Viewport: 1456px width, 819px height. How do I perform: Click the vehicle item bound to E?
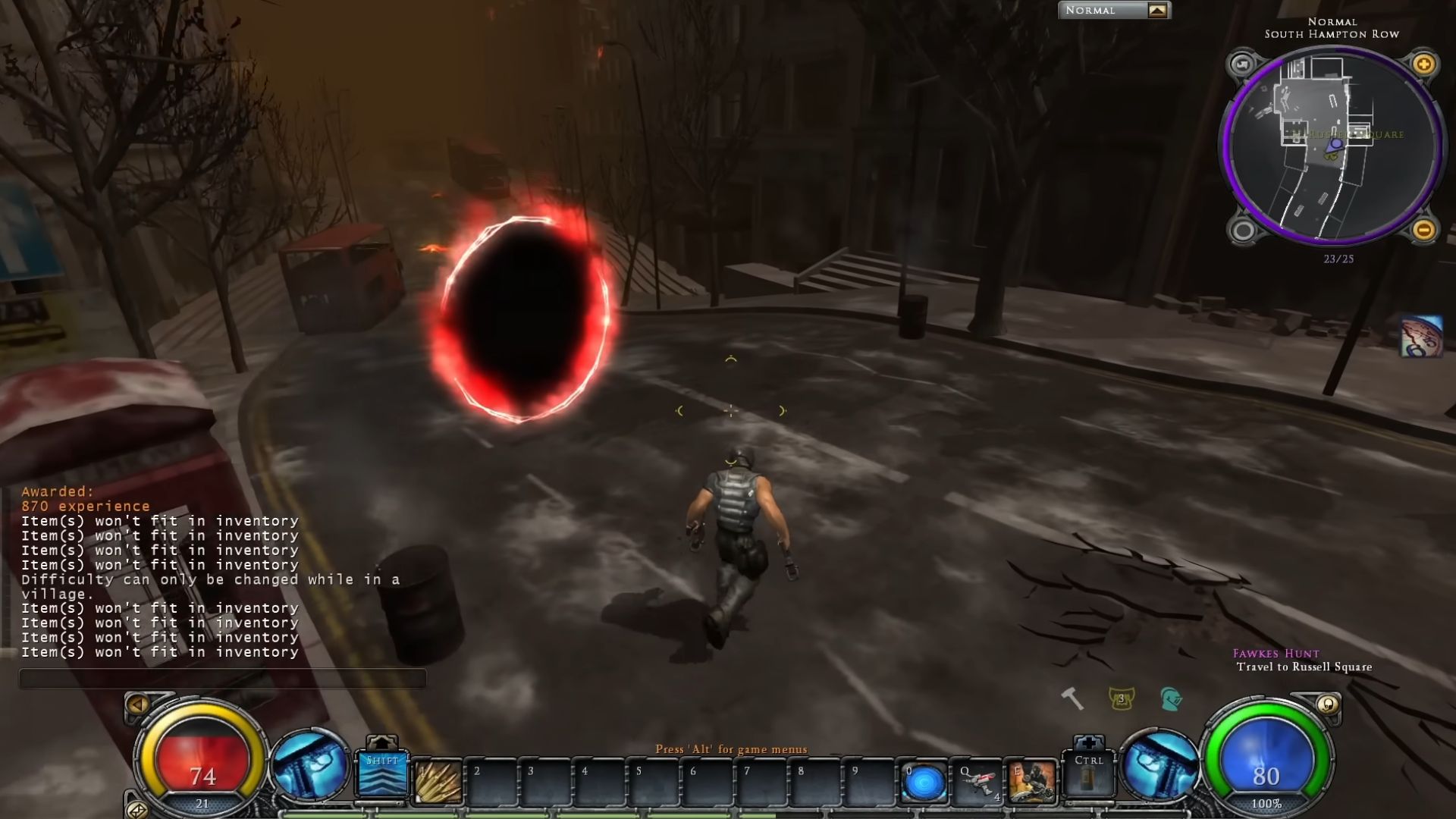point(1031,781)
